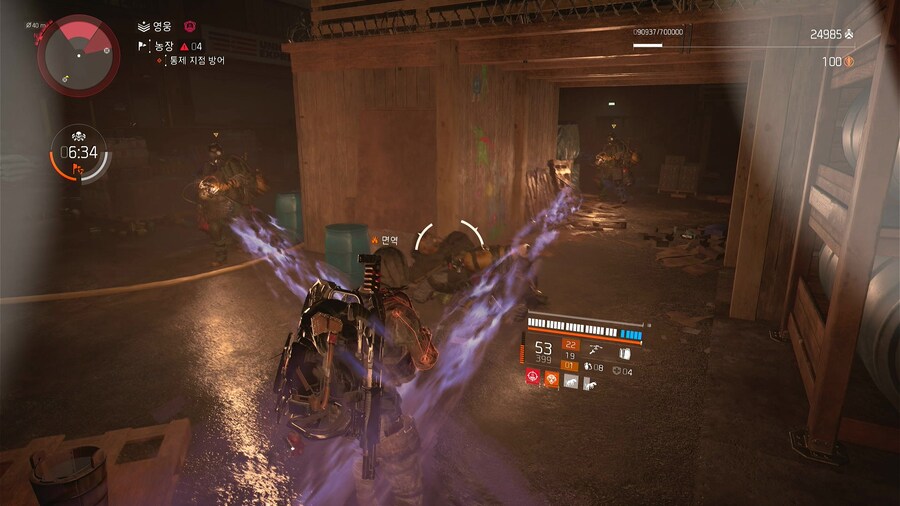Click the circular radar minimap

79,54
